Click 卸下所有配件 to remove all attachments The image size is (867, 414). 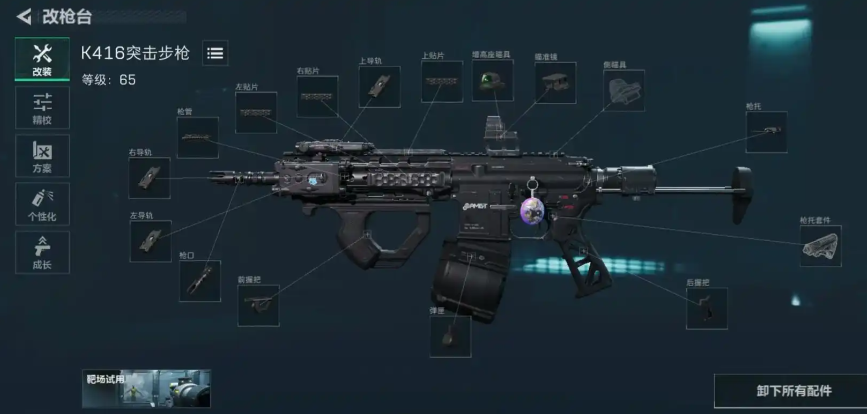pyautogui.click(x=789, y=390)
